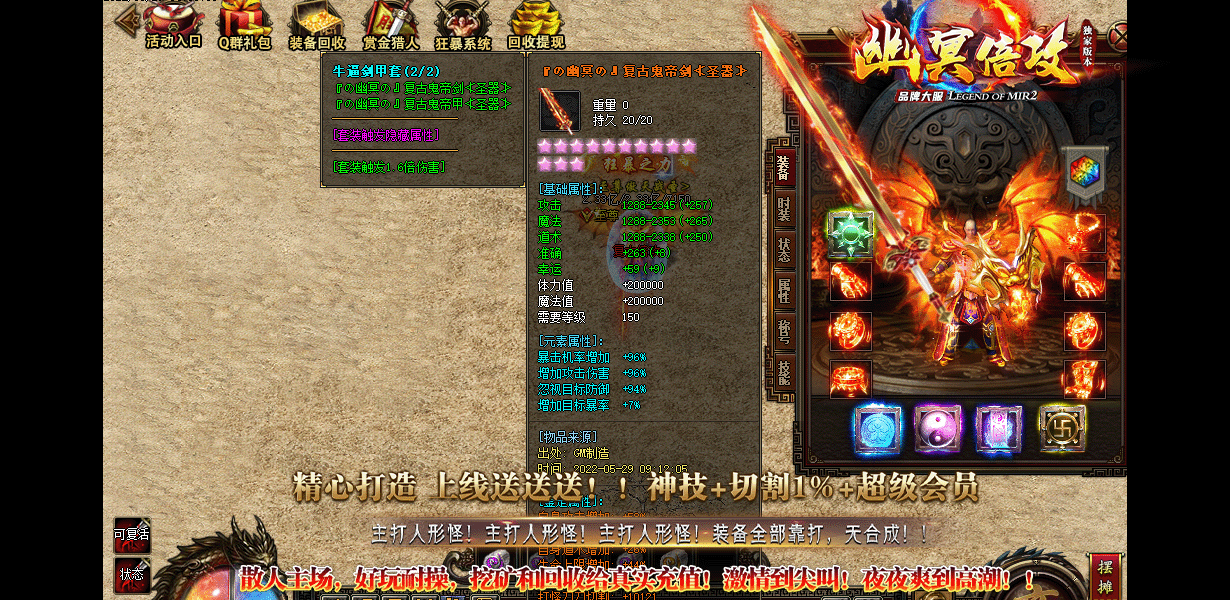Open the 装备回收 equipment recycling chest

[x=317, y=24]
